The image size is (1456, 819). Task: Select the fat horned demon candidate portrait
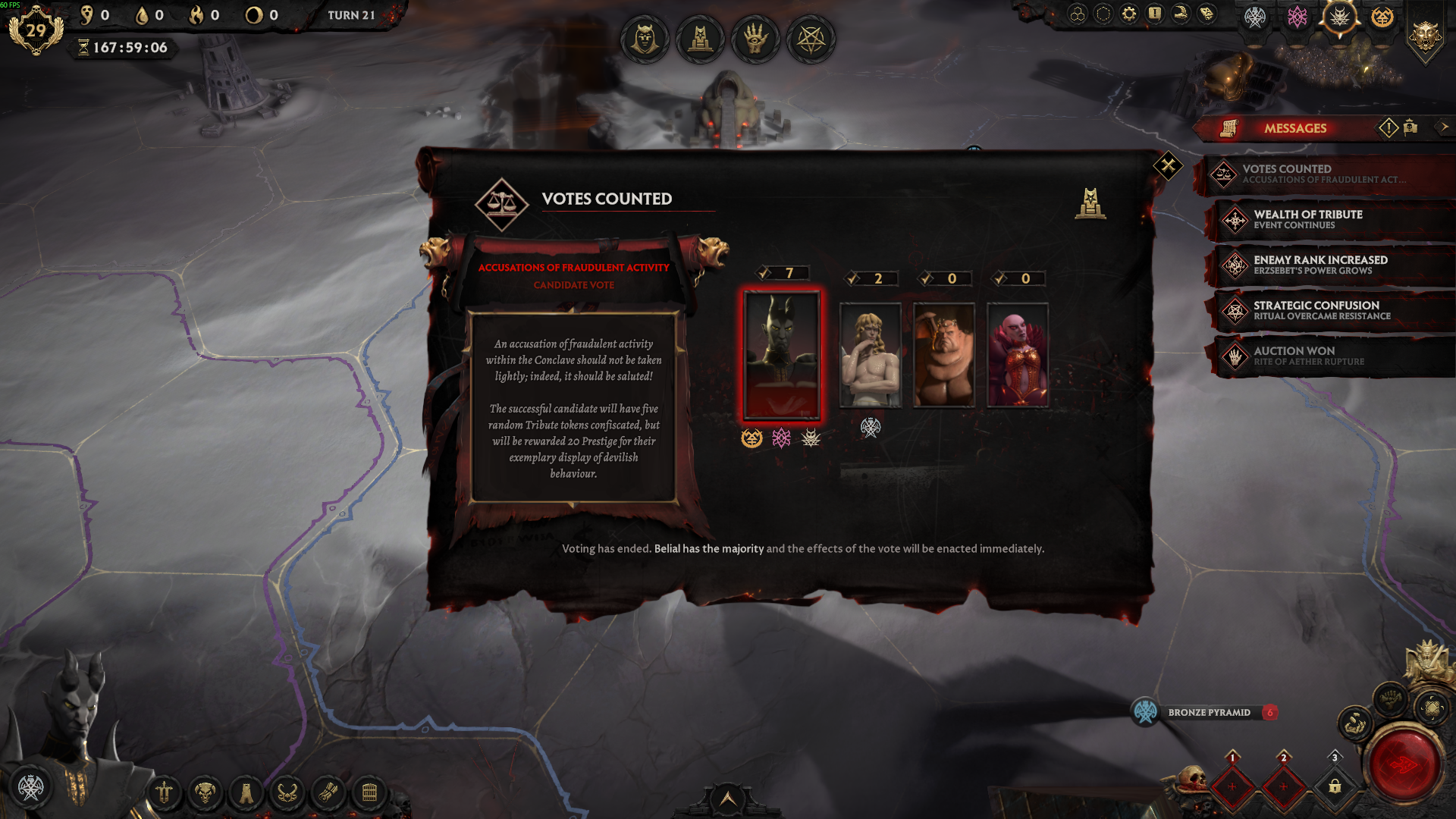(944, 355)
